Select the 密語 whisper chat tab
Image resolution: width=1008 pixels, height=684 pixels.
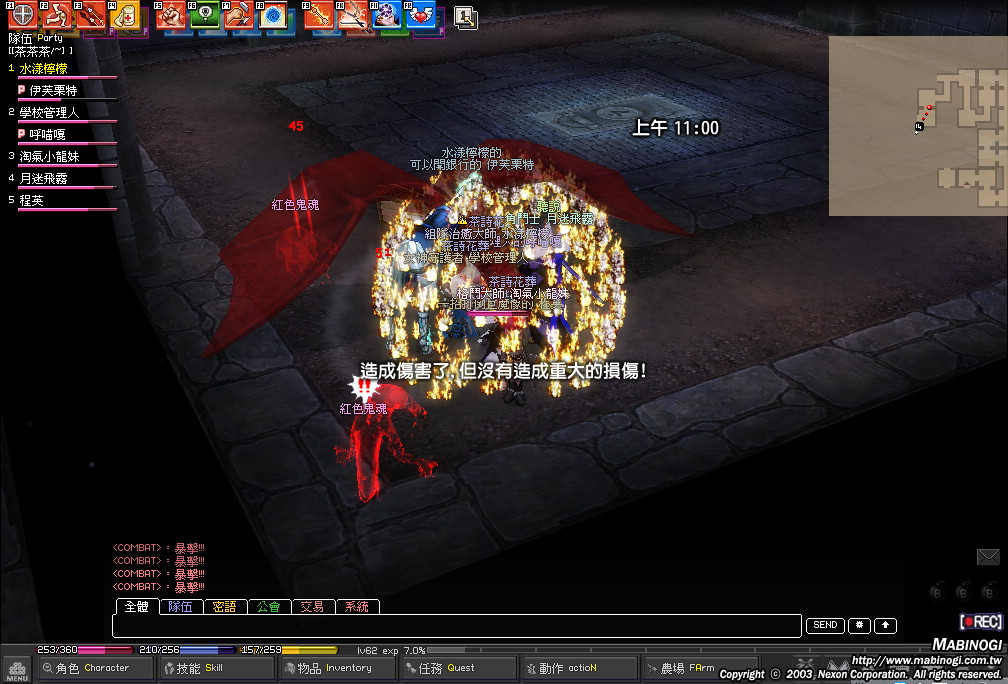[x=225, y=607]
